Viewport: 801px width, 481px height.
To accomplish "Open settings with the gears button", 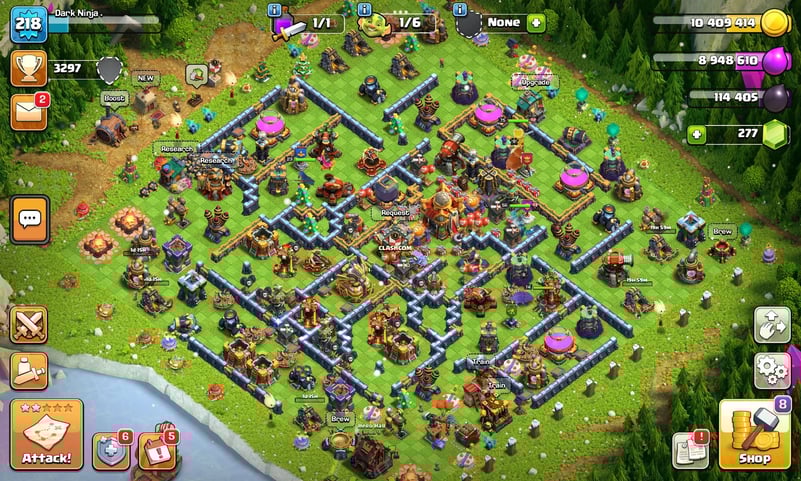I will pos(771,370).
